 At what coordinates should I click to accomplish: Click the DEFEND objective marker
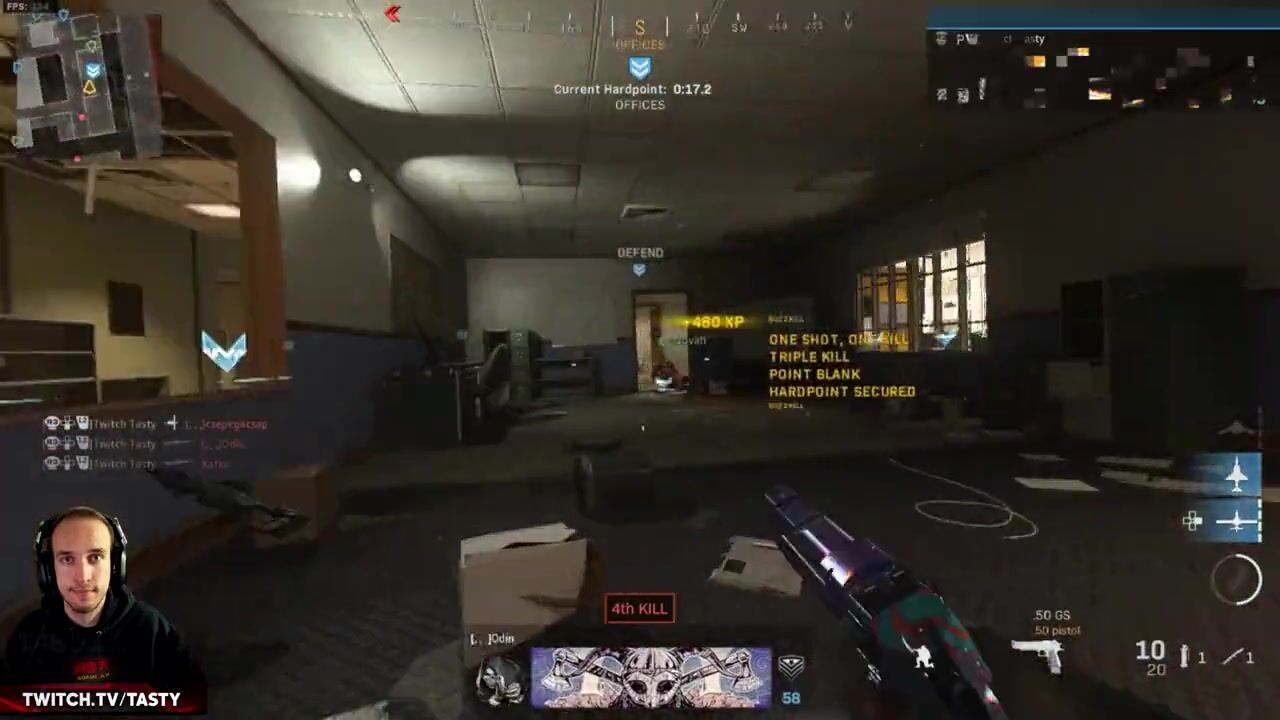pyautogui.click(x=639, y=268)
